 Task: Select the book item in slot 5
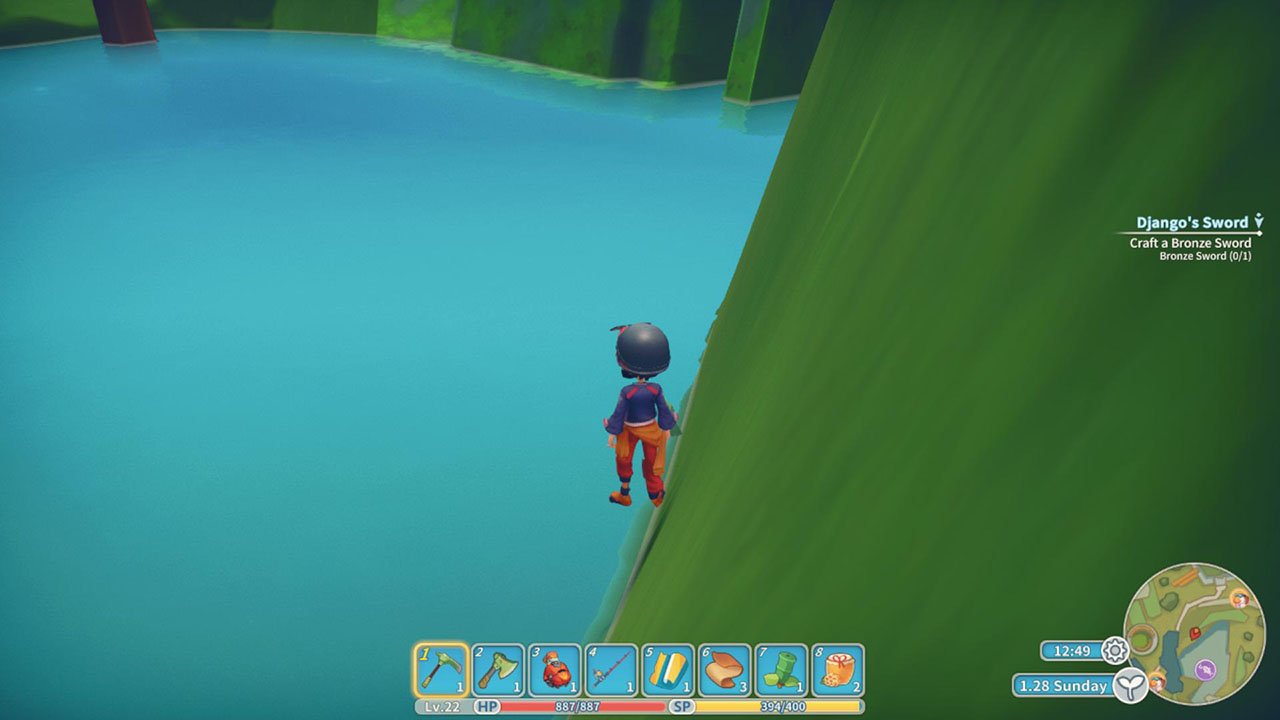pos(668,669)
